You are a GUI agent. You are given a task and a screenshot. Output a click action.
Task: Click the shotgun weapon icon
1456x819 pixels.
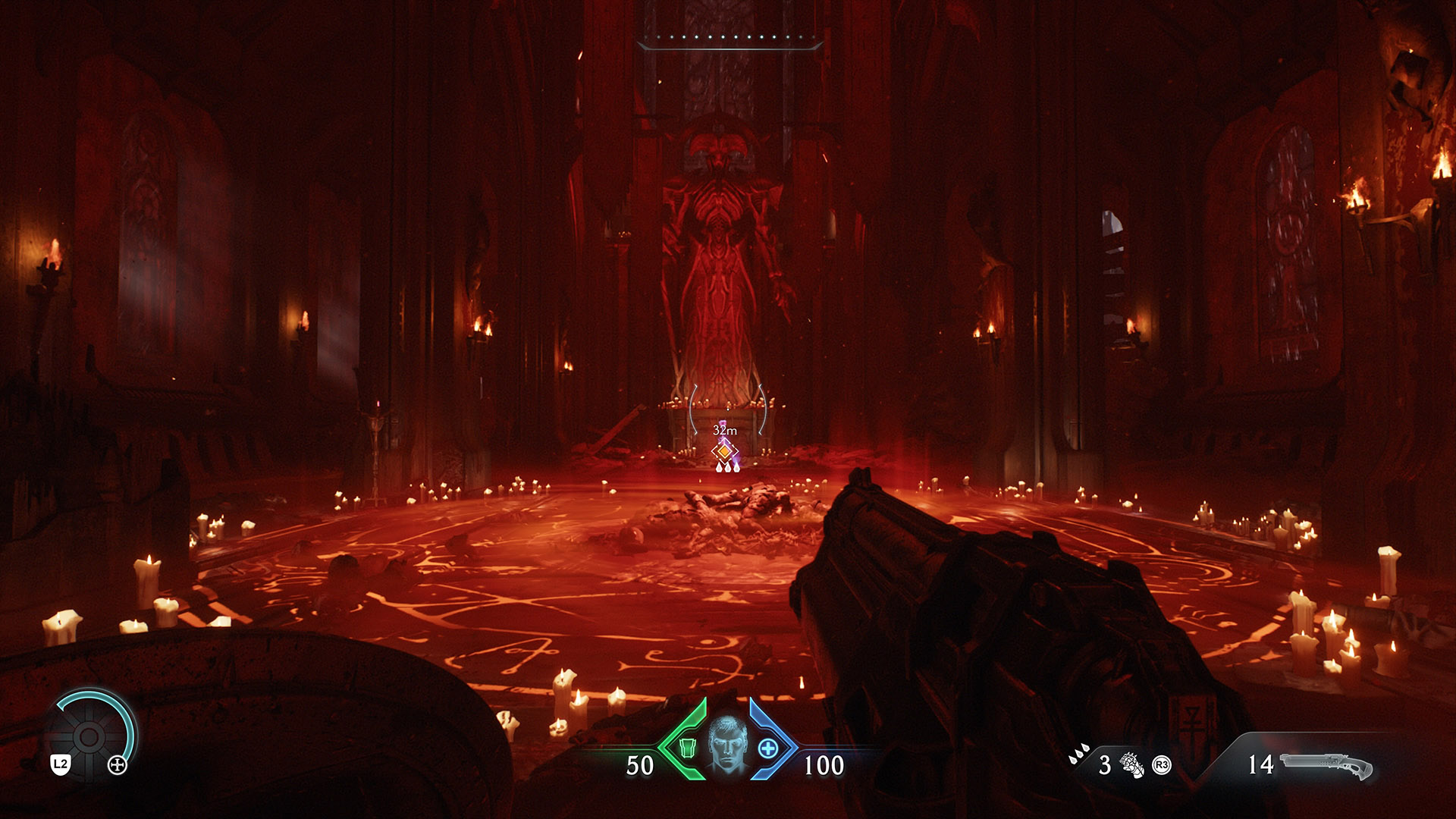click(x=1326, y=766)
